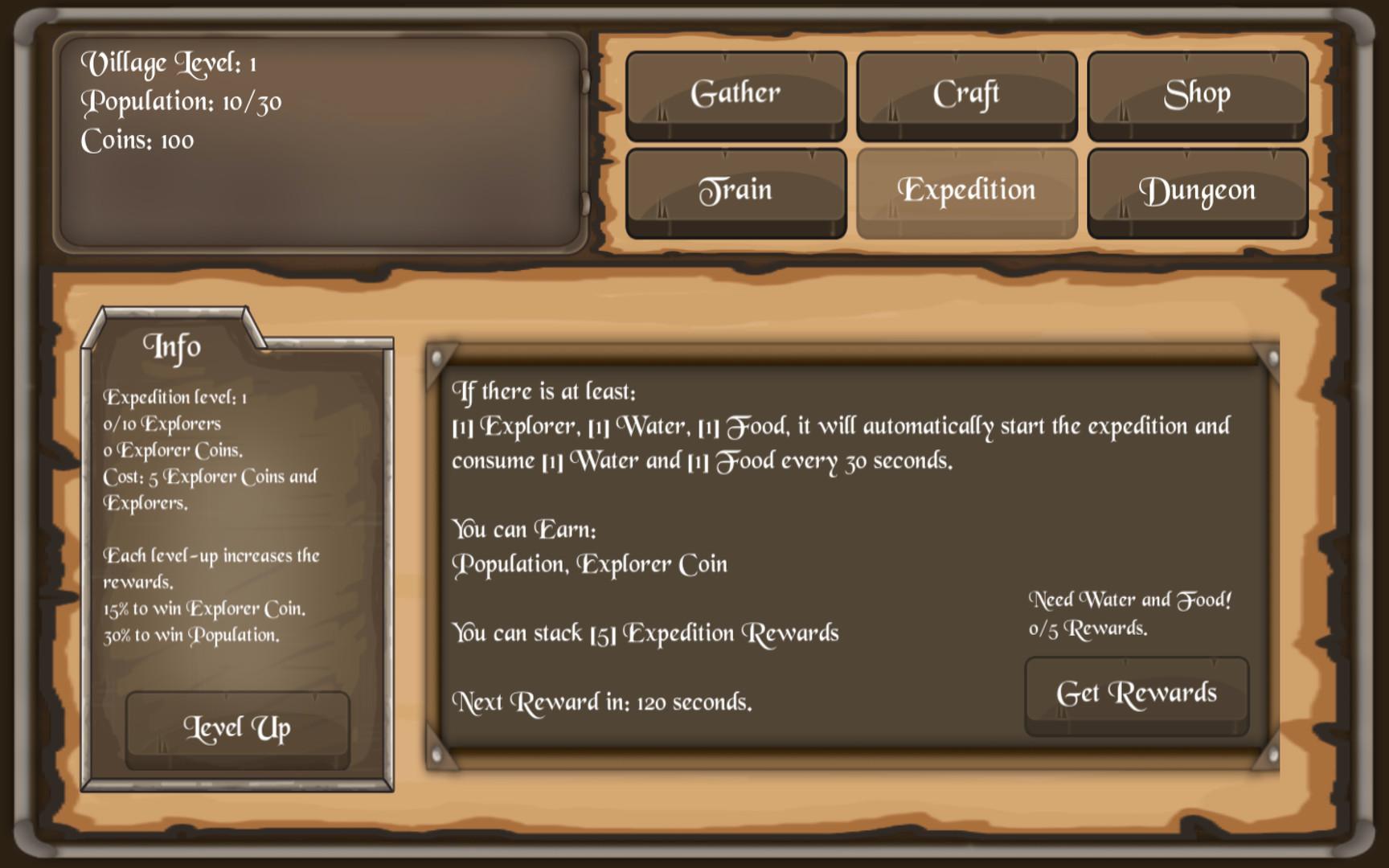This screenshot has width=1389, height=868.
Task: Switch to the Craft screen
Action: [x=966, y=92]
